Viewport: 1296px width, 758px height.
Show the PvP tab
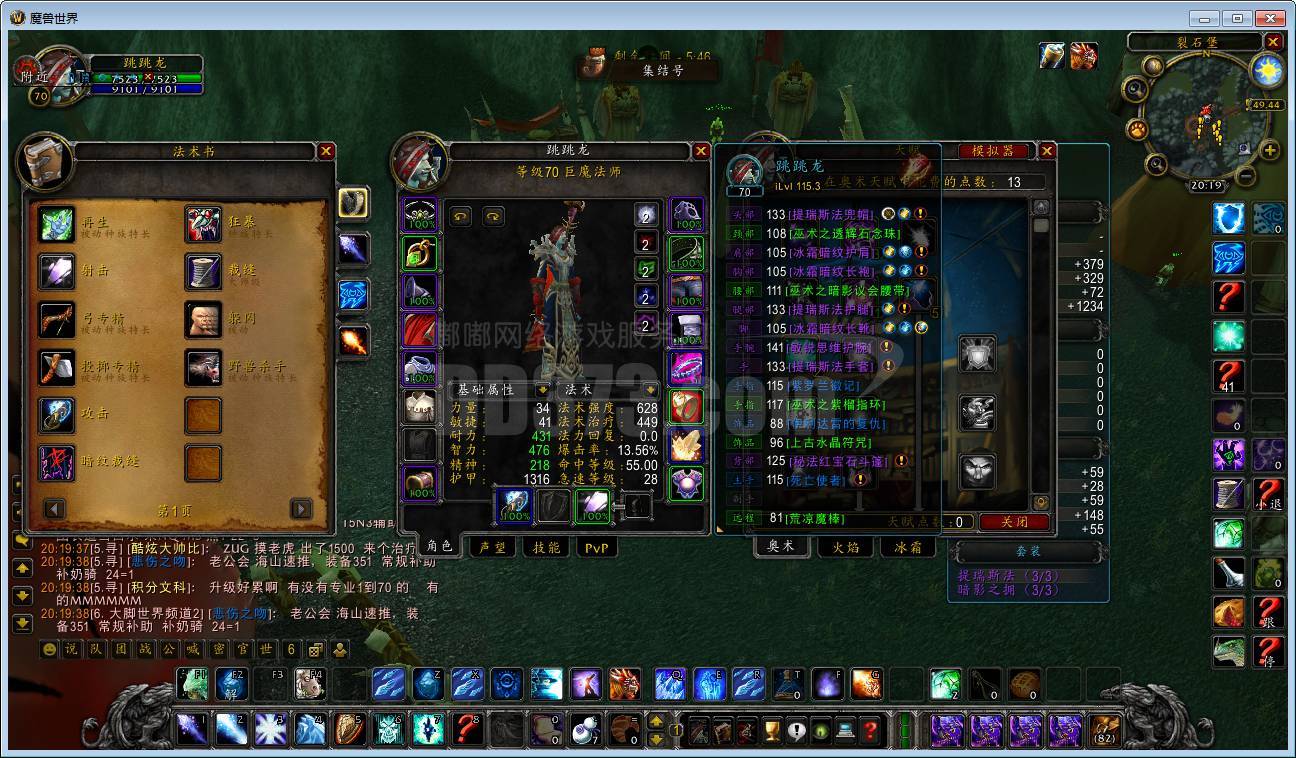tap(596, 547)
